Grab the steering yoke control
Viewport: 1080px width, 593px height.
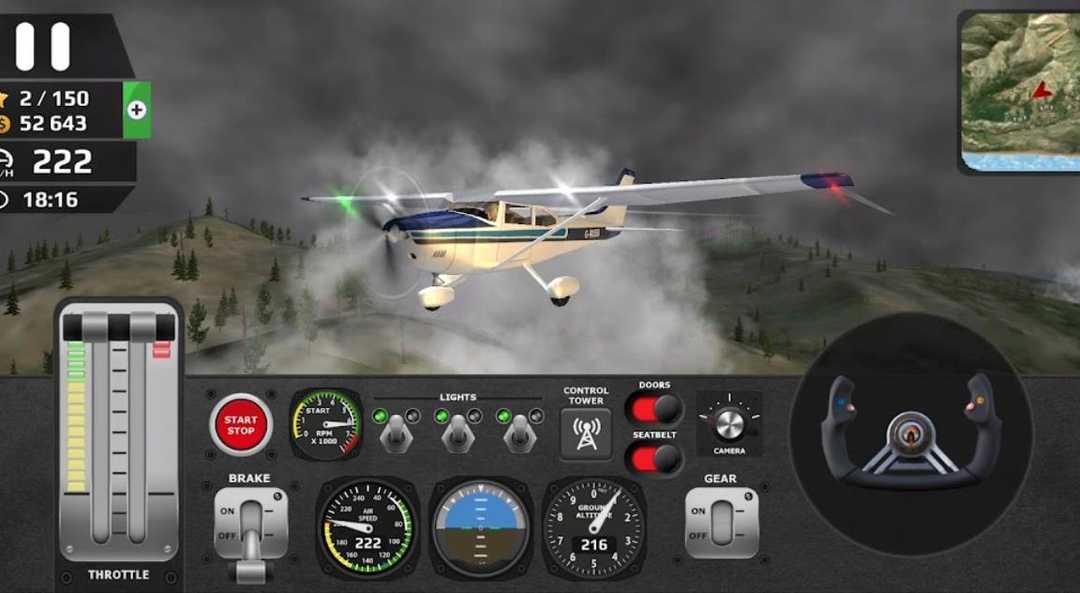(x=911, y=430)
